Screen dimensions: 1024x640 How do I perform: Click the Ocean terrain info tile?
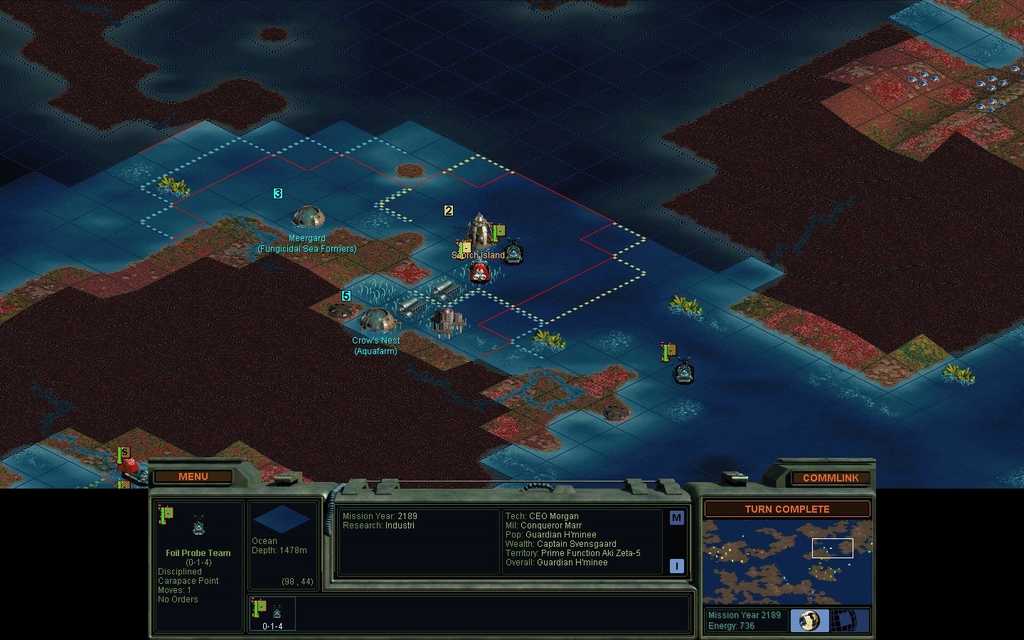[x=282, y=520]
